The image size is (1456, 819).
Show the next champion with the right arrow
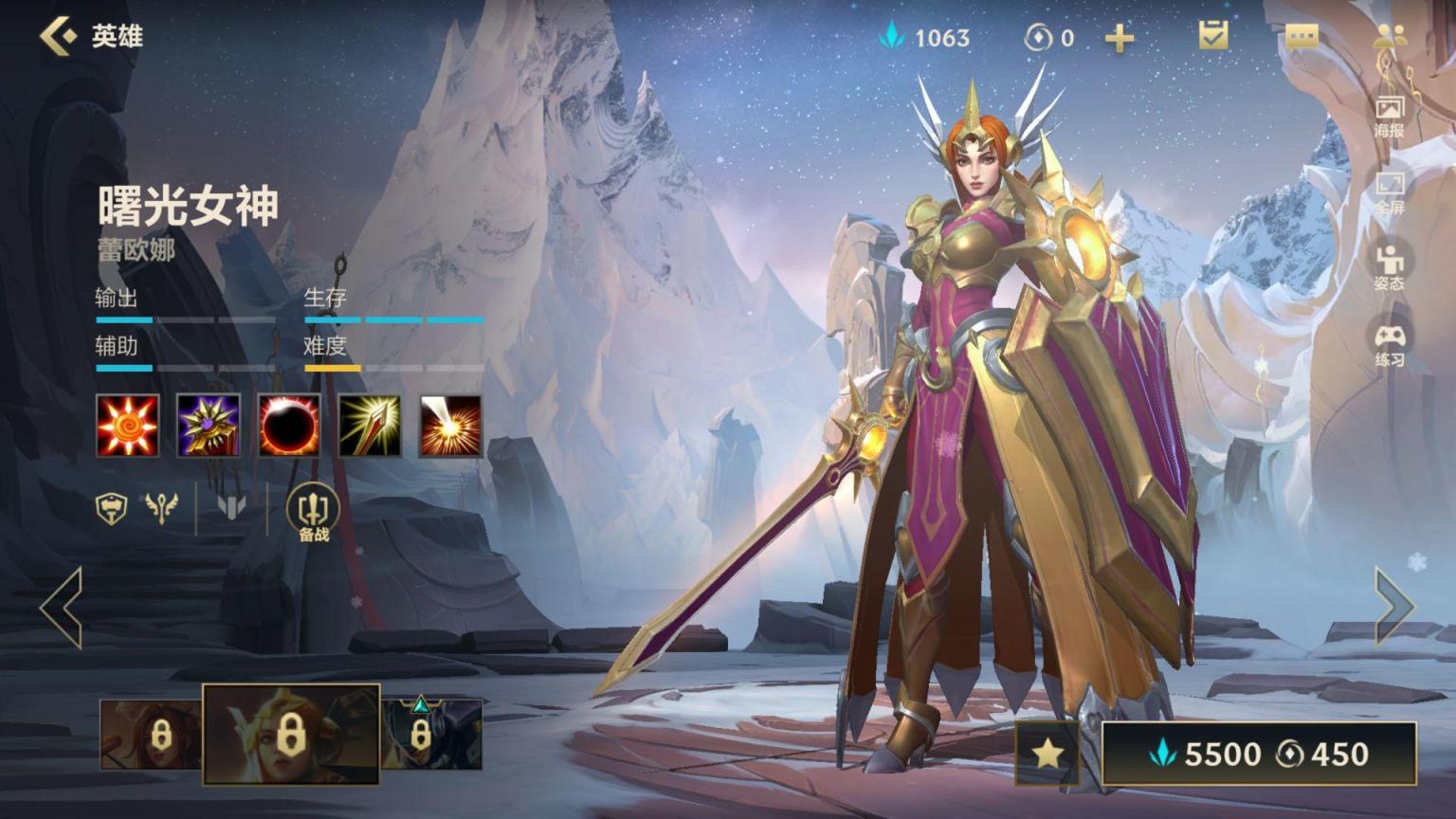[1393, 607]
